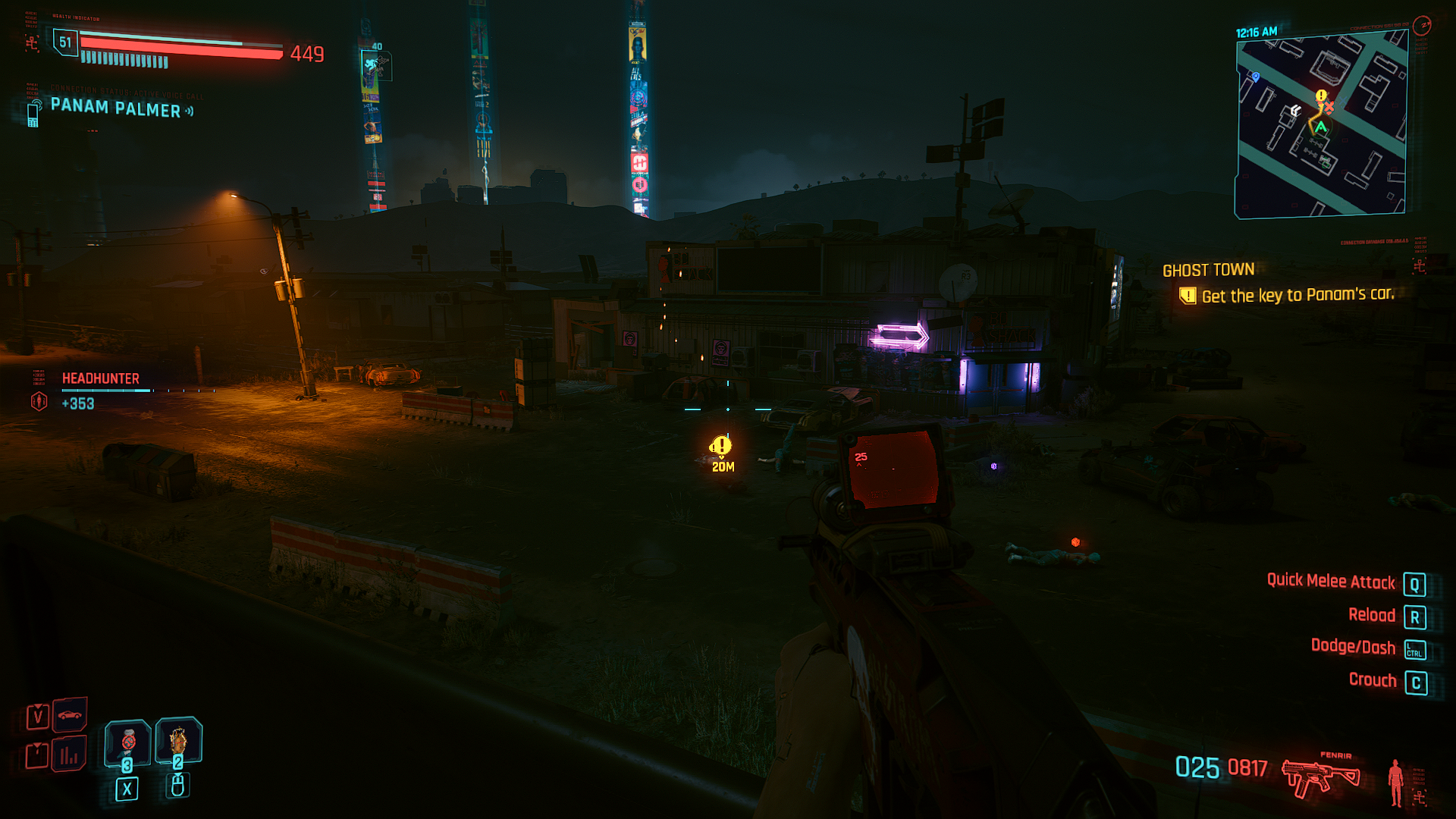Click the radio bars icon

[69, 755]
